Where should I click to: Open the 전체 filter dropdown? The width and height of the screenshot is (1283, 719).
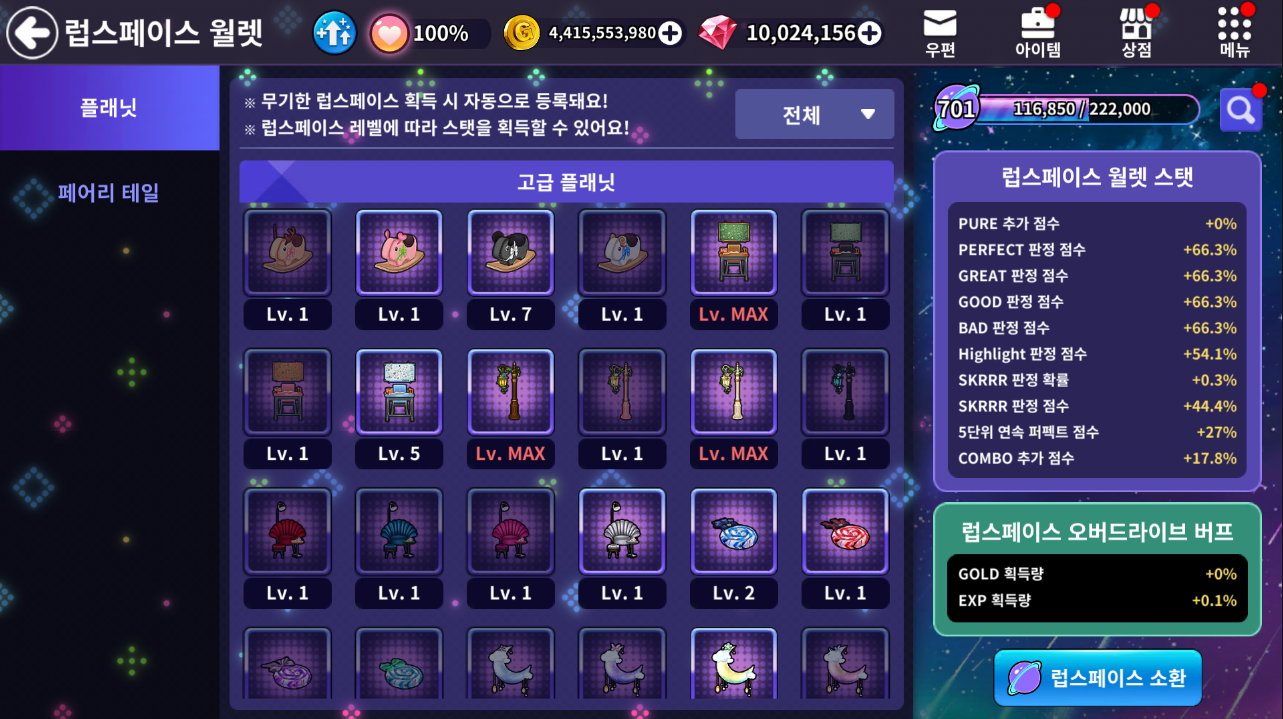click(814, 114)
